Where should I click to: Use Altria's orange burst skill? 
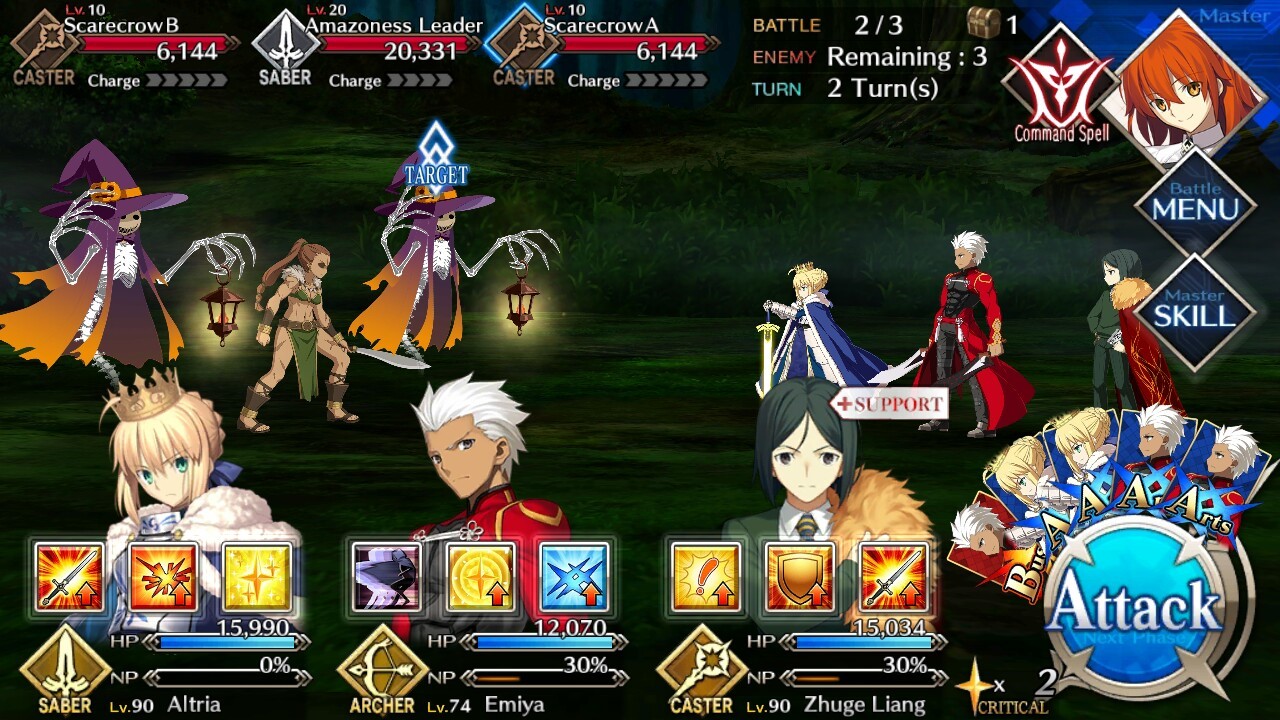tap(163, 577)
